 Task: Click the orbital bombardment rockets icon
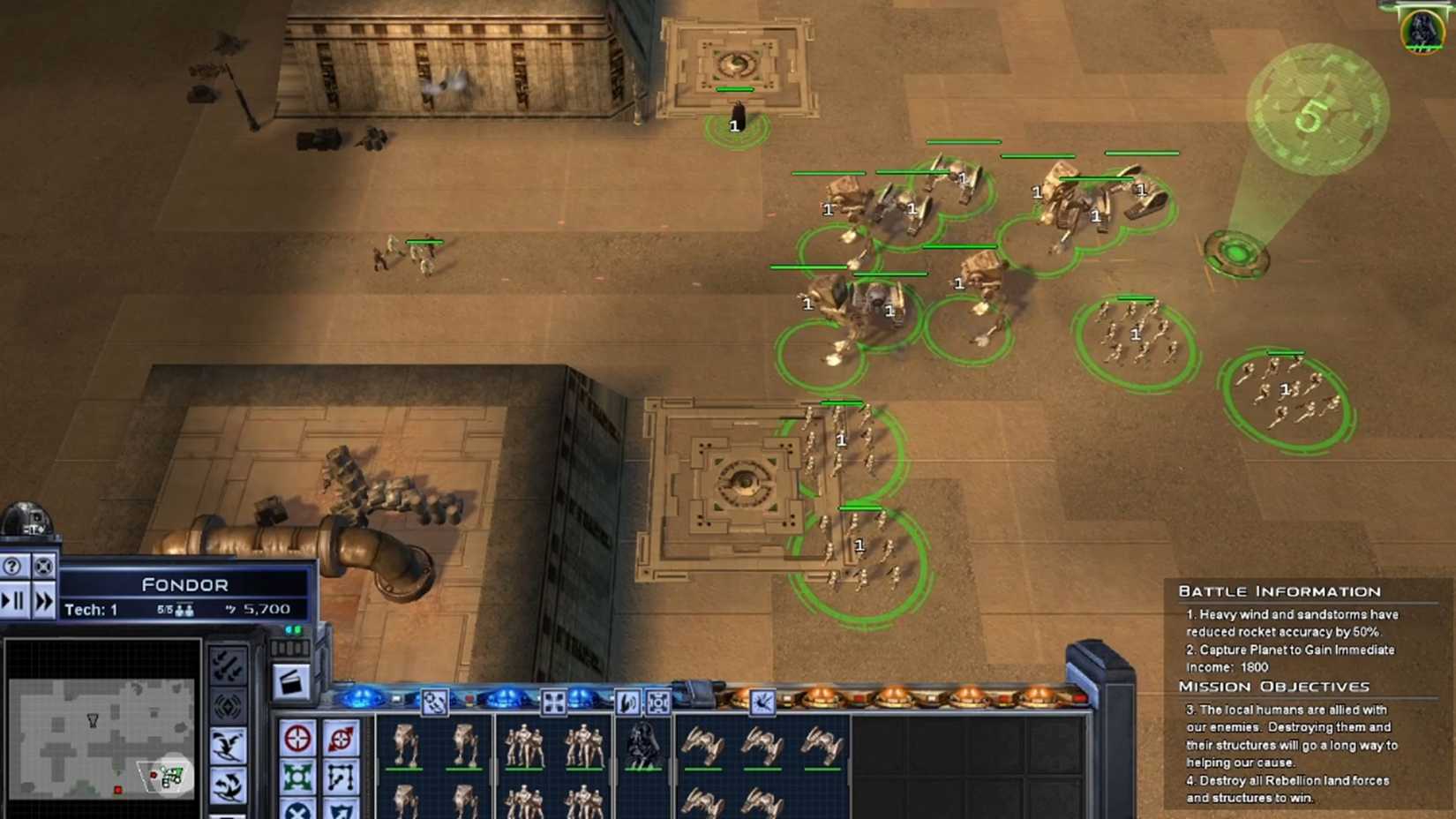click(x=229, y=665)
